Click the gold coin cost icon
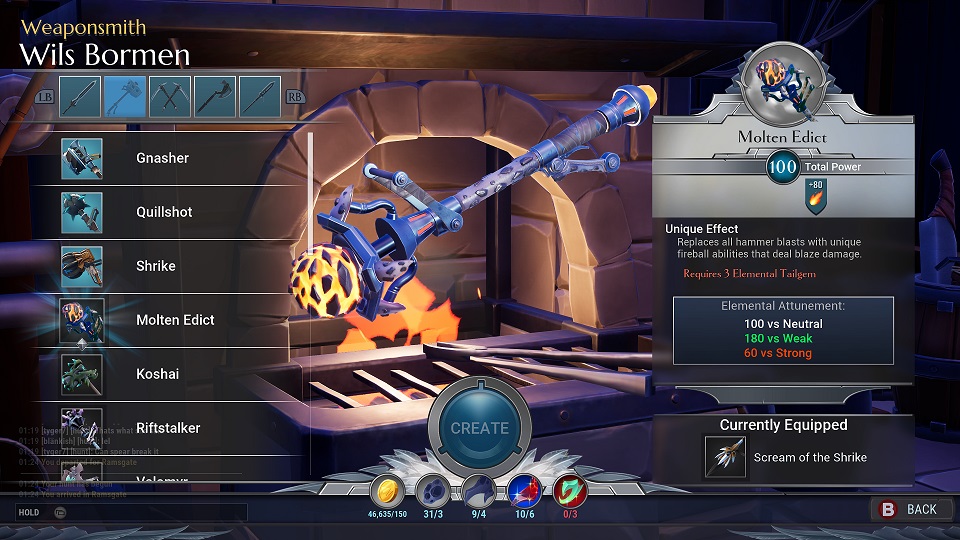The height and width of the screenshot is (540, 960). tap(387, 492)
